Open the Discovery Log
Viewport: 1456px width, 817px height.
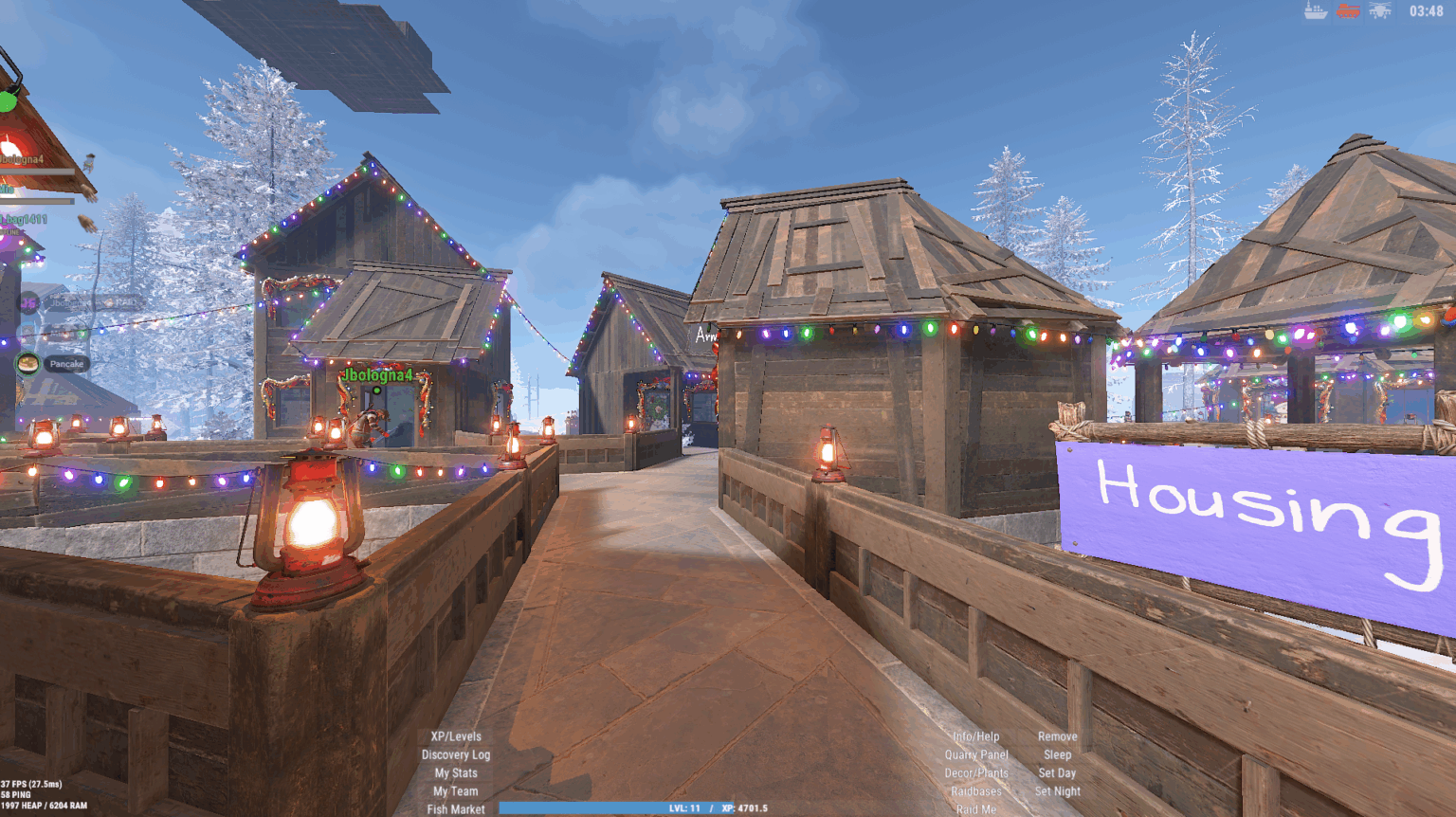(456, 754)
